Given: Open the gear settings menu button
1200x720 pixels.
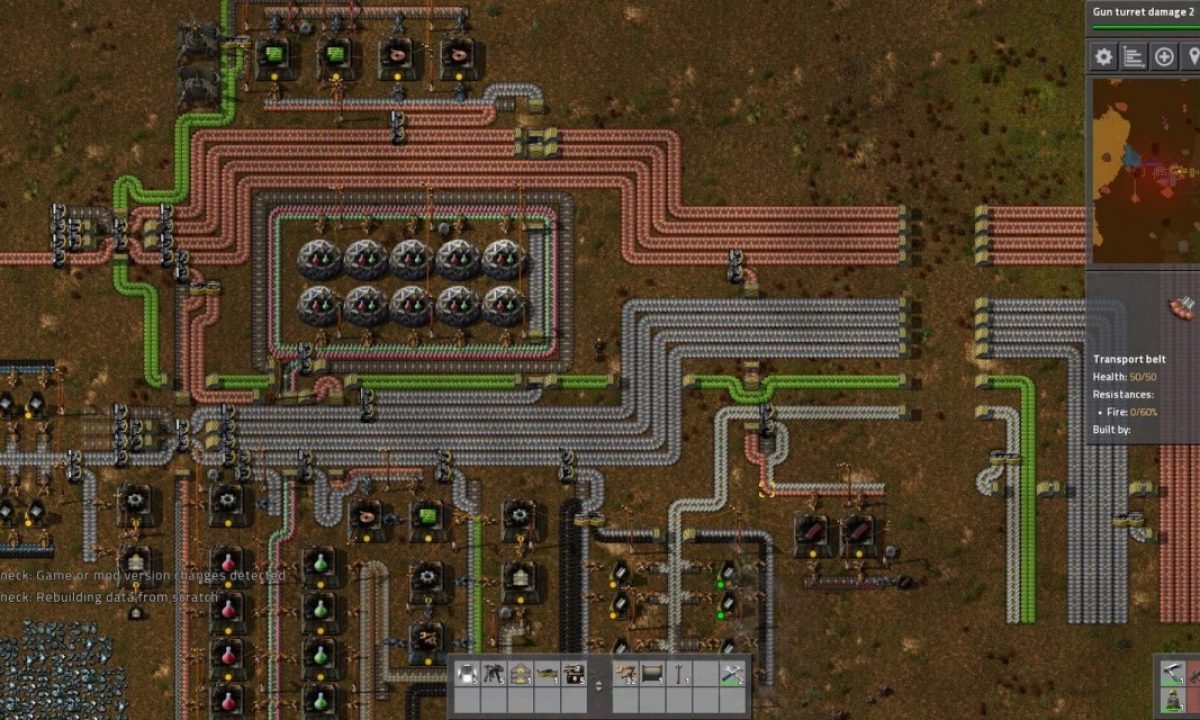Looking at the screenshot, I should tap(1104, 57).
